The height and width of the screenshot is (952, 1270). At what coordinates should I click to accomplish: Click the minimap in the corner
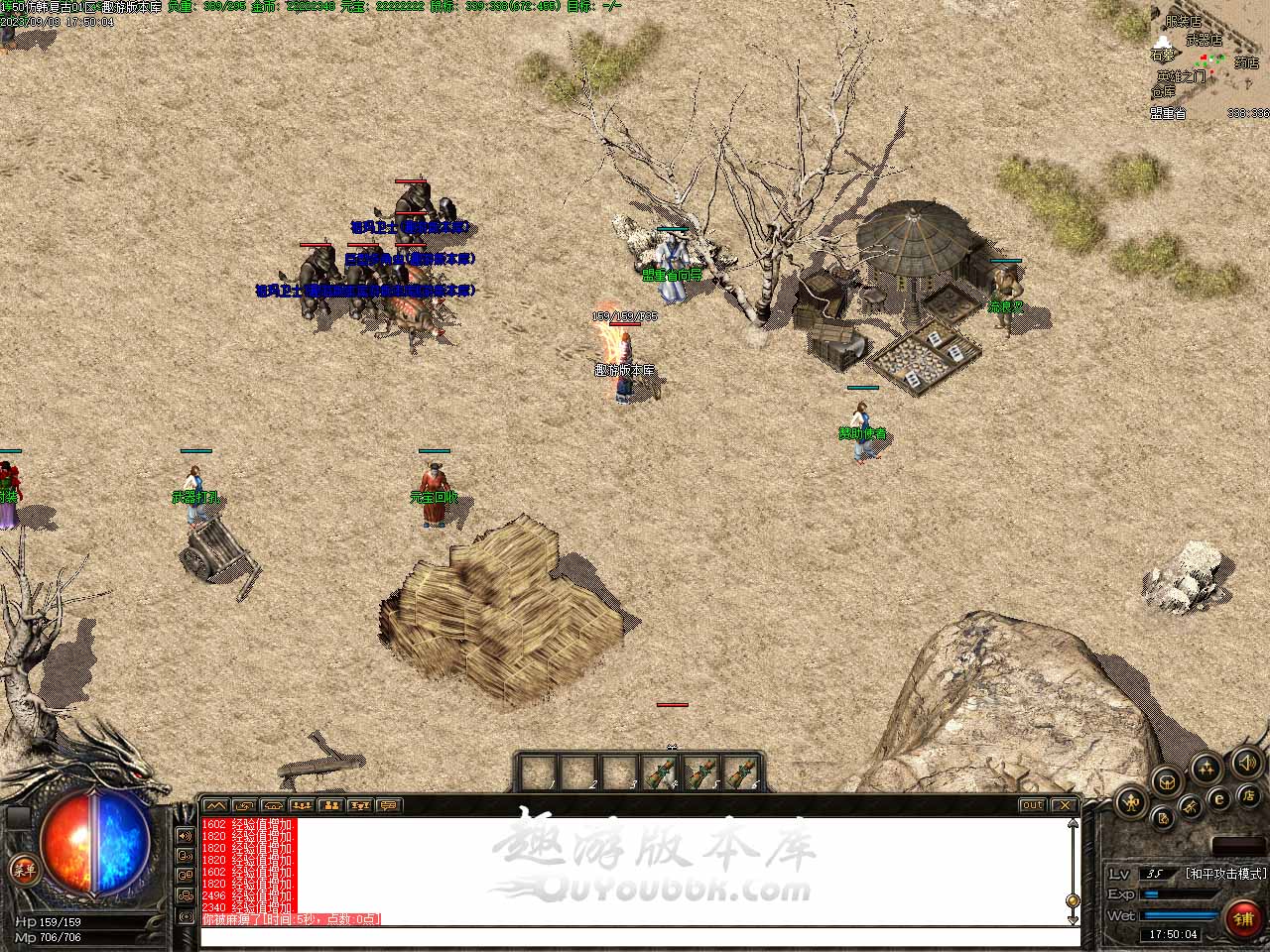[1206, 59]
